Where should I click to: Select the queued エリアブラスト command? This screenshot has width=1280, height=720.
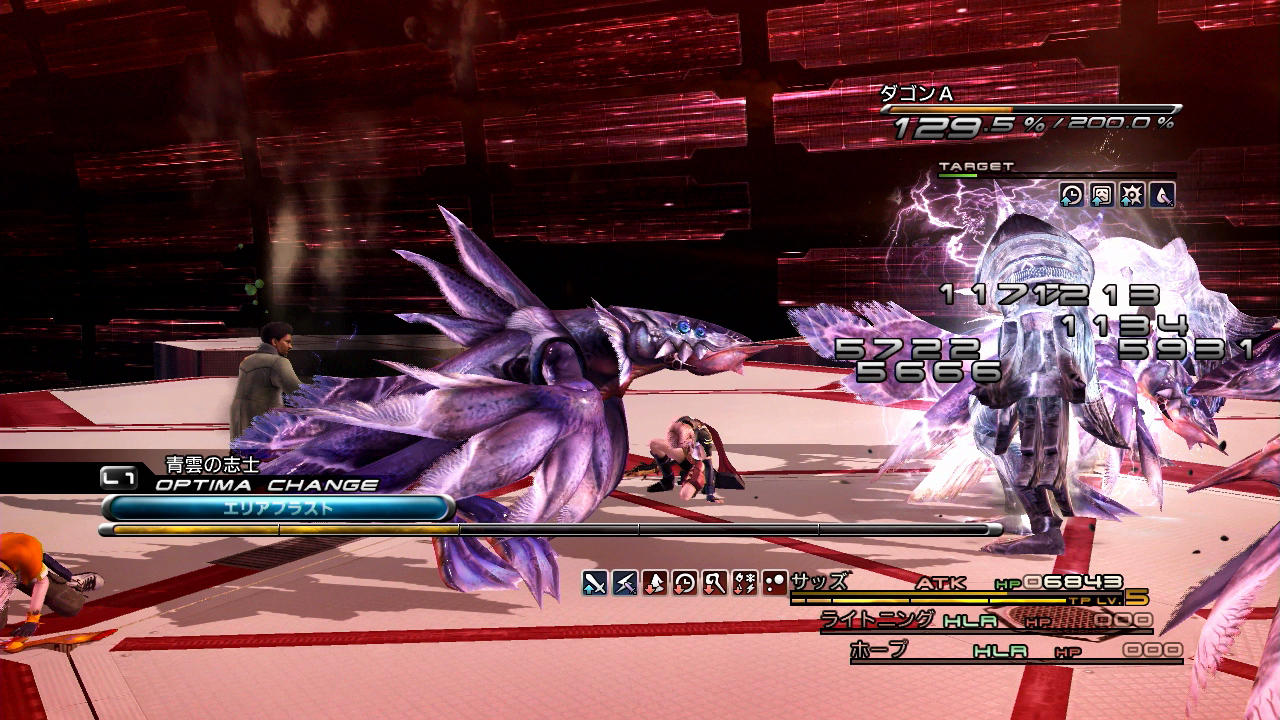click(277, 508)
